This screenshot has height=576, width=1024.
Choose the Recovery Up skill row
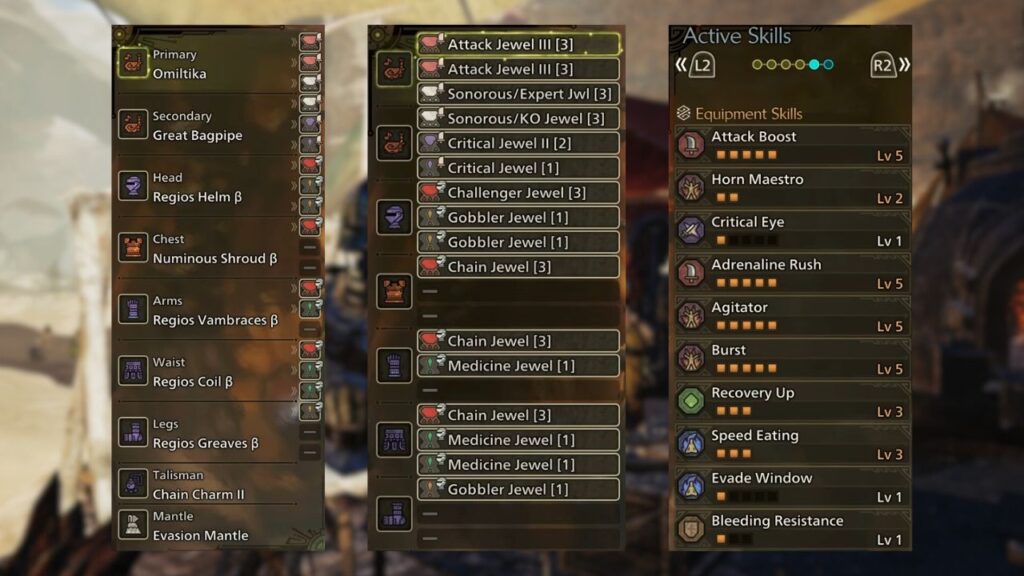790,401
